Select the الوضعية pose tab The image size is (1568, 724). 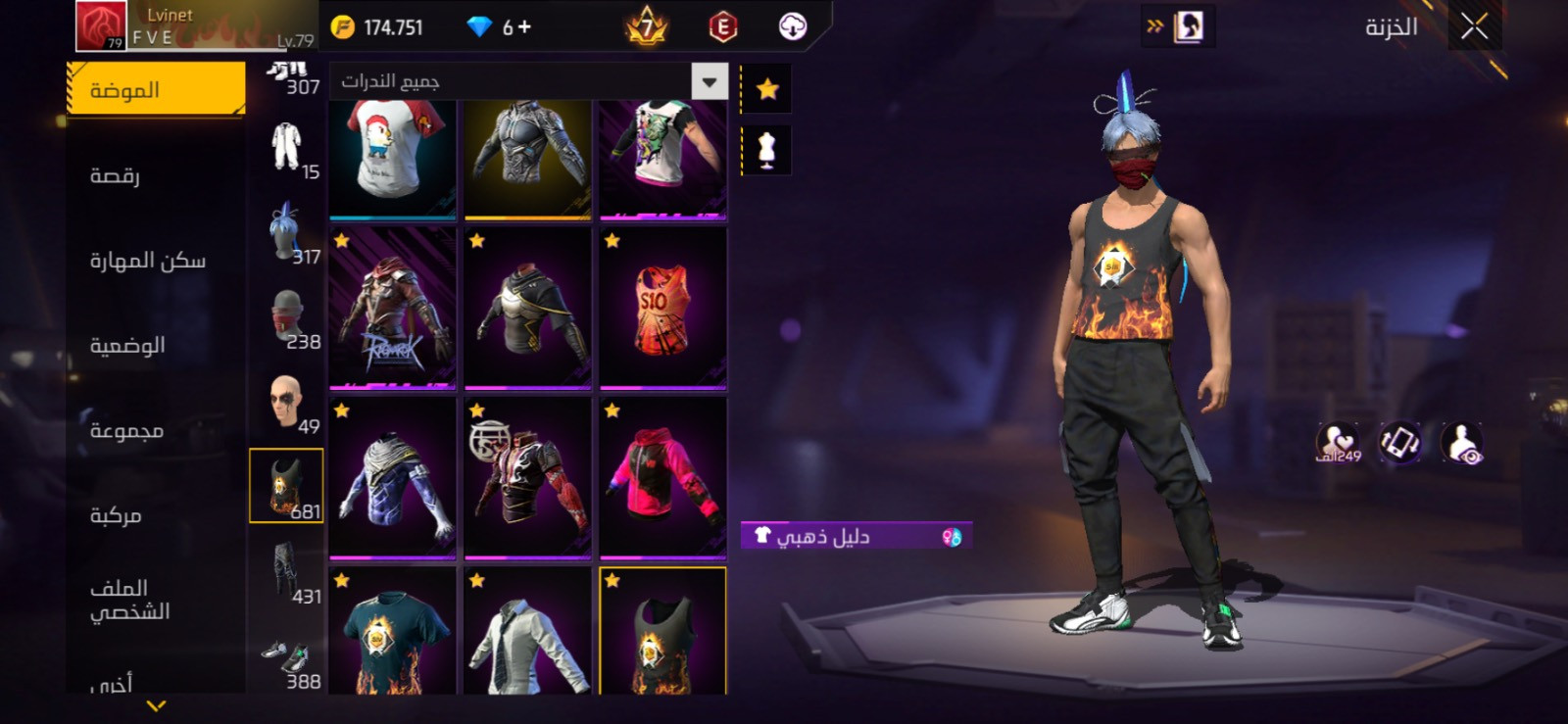[127, 345]
